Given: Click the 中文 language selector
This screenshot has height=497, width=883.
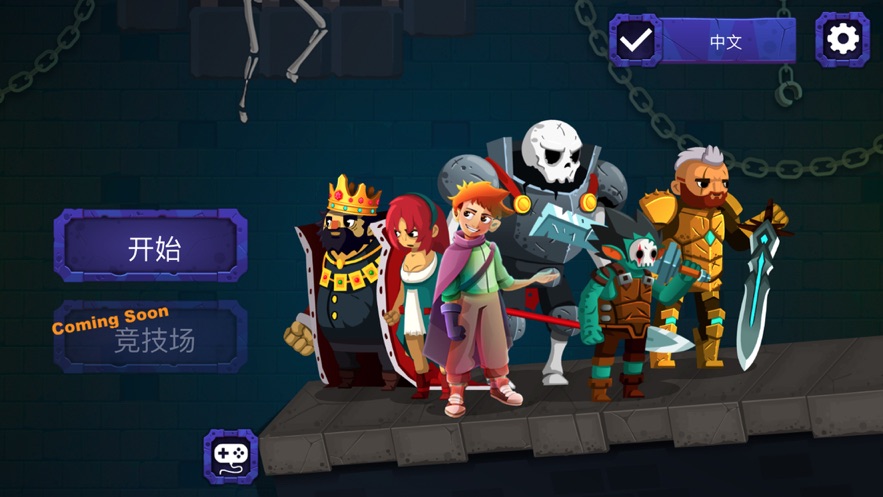Looking at the screenshot, I should pos(729,41).
